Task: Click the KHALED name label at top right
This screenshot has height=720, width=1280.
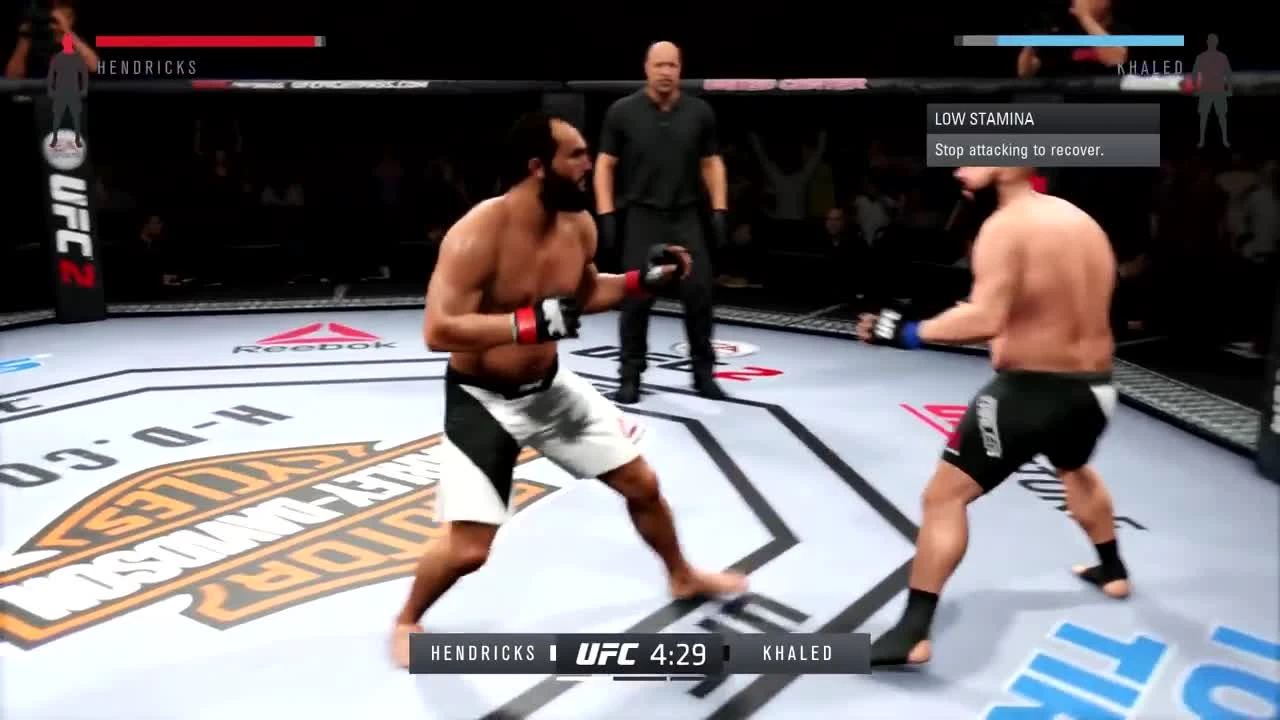Action: [x=1151, y=68]
